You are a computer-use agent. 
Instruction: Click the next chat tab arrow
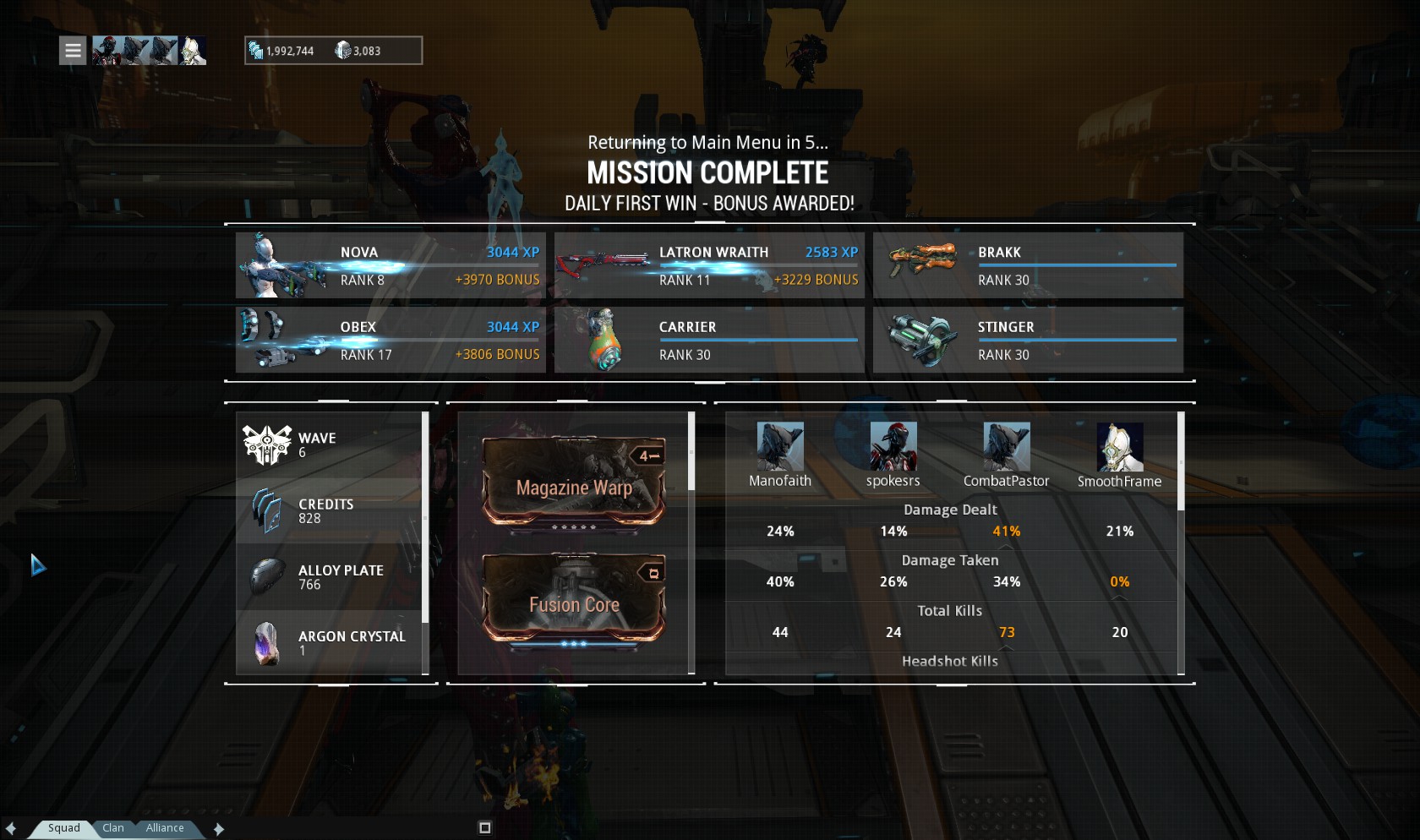(x=219, y=829)
